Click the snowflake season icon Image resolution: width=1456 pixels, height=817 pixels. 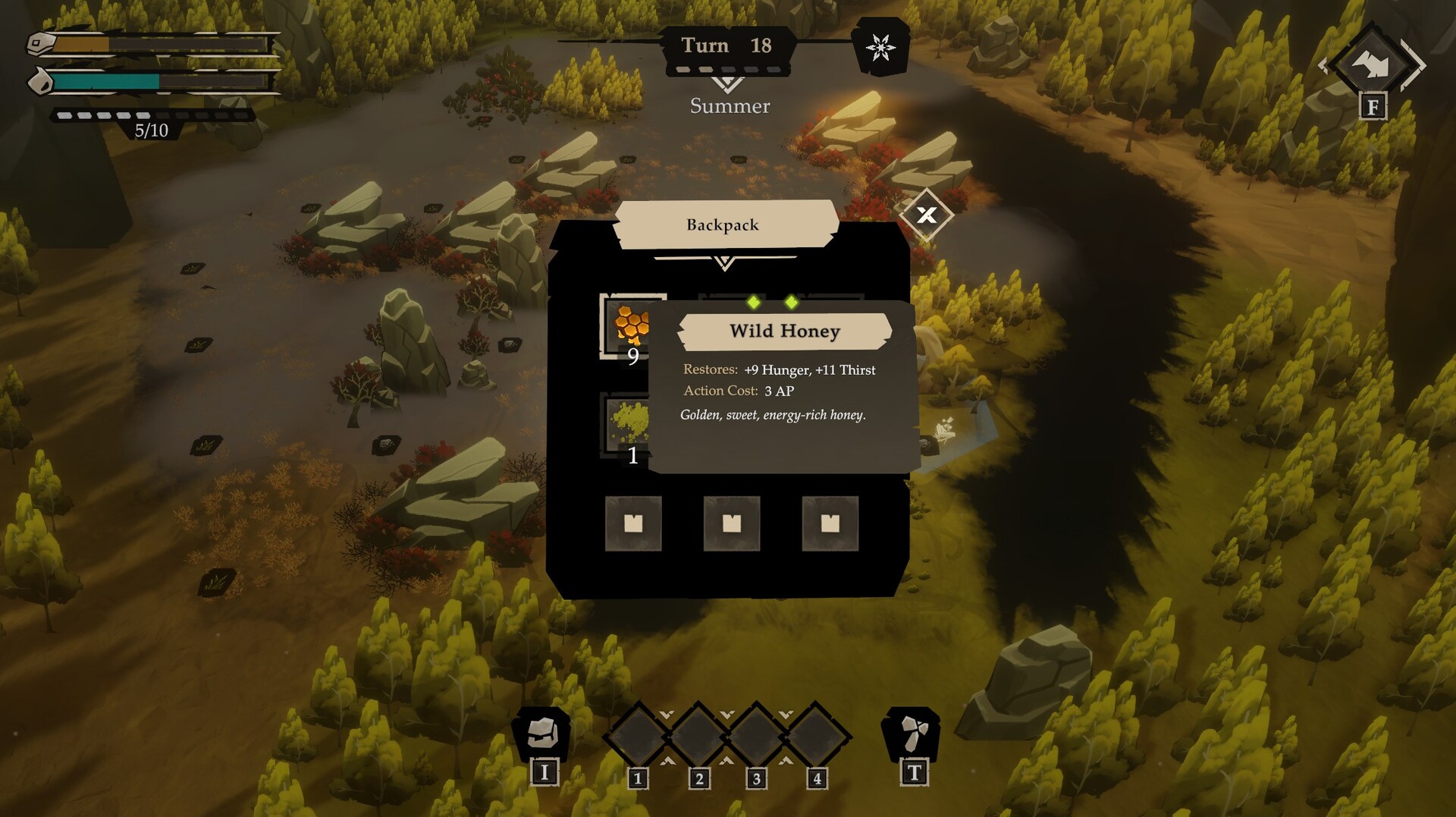click(880, 48)
